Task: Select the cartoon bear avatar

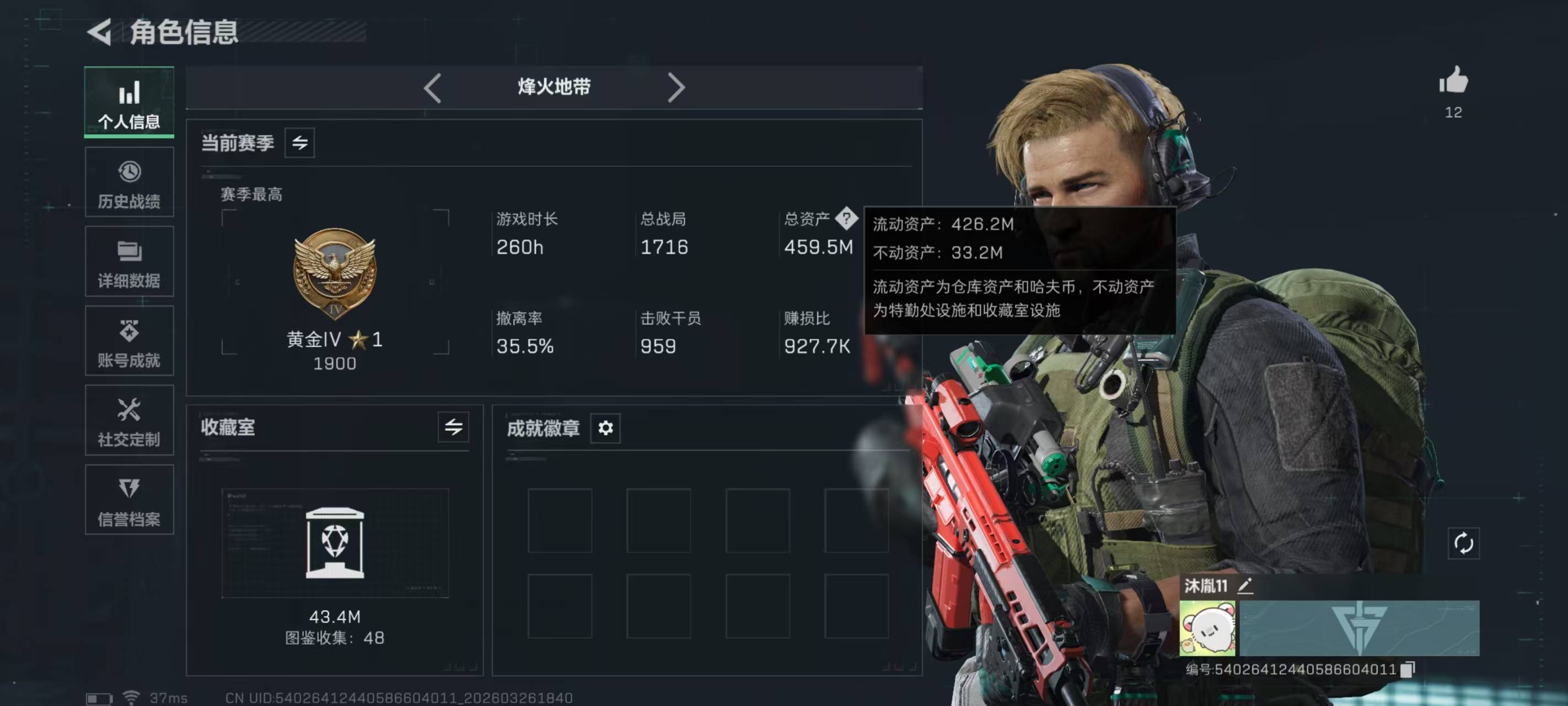Action: coord(1207,628)
